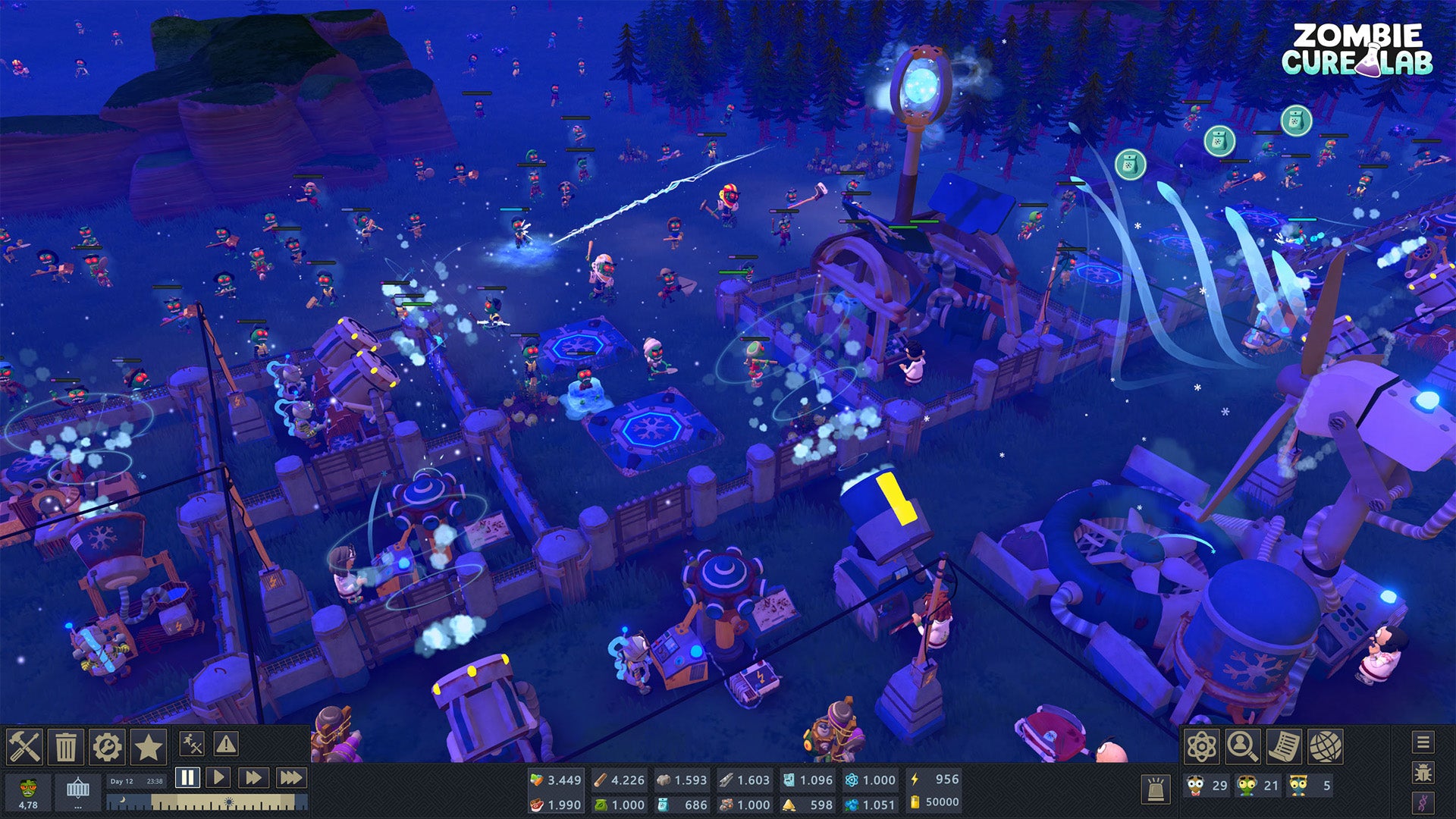Click the fast-forward speed button
The image size is (1456, 819).
pos(253,778)
